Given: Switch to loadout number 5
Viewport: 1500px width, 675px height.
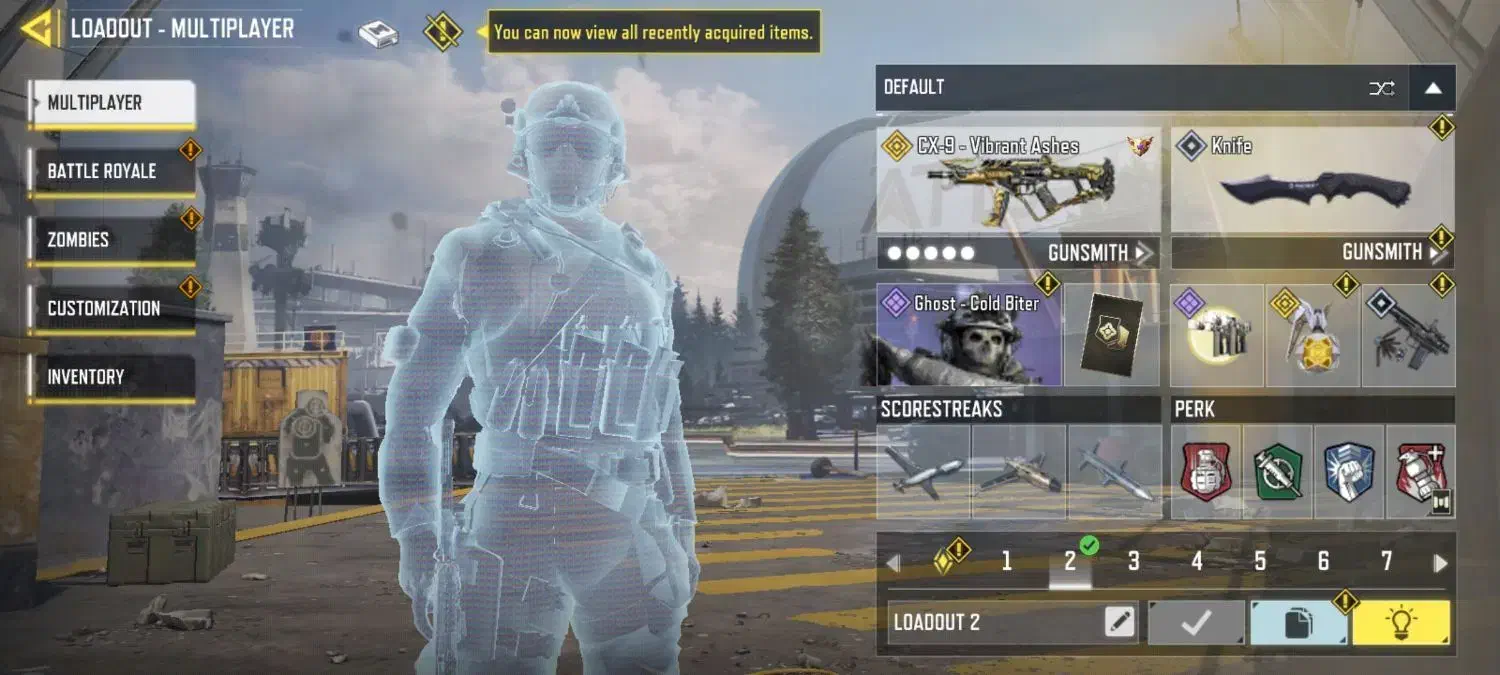Looking at the screenshot, I should click(1260, 562).
